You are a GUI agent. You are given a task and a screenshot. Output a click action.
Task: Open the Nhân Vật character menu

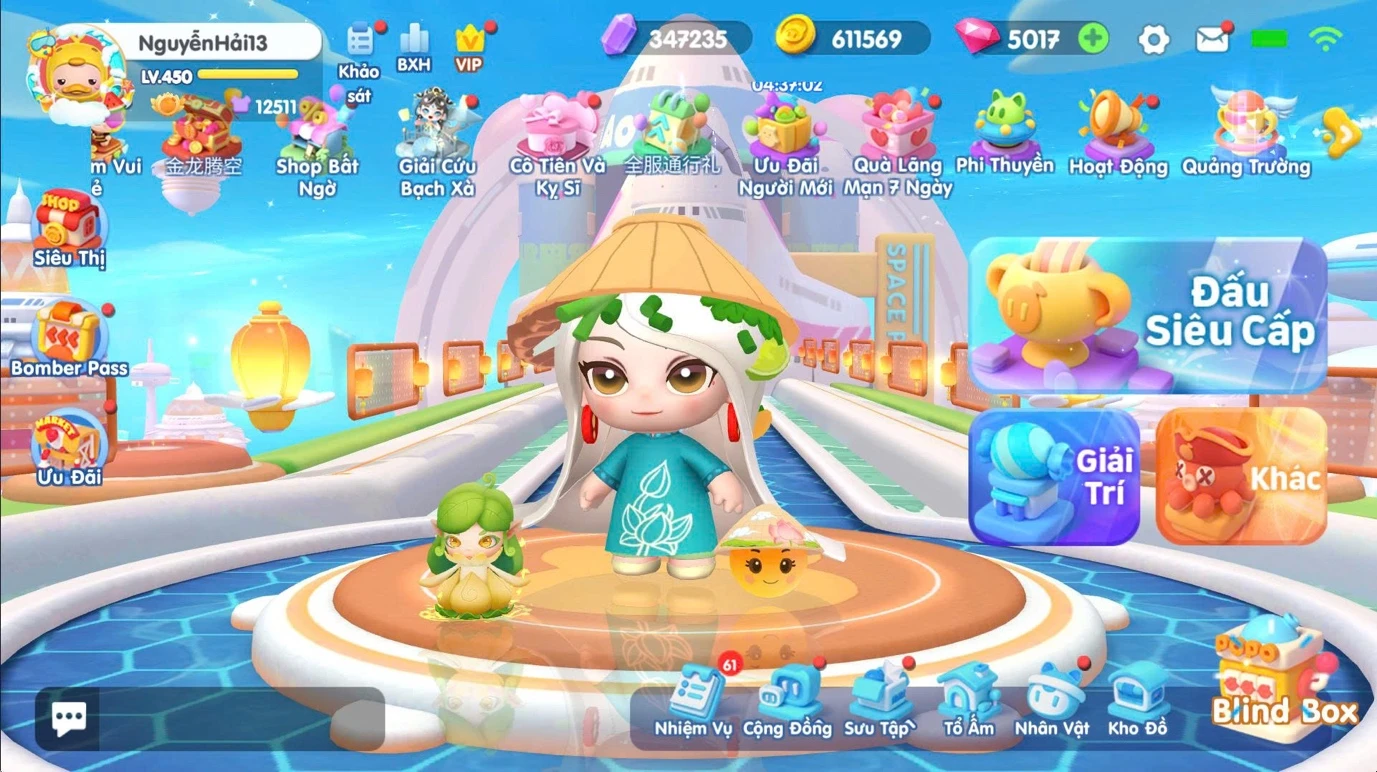click(x=1052, y=701)
